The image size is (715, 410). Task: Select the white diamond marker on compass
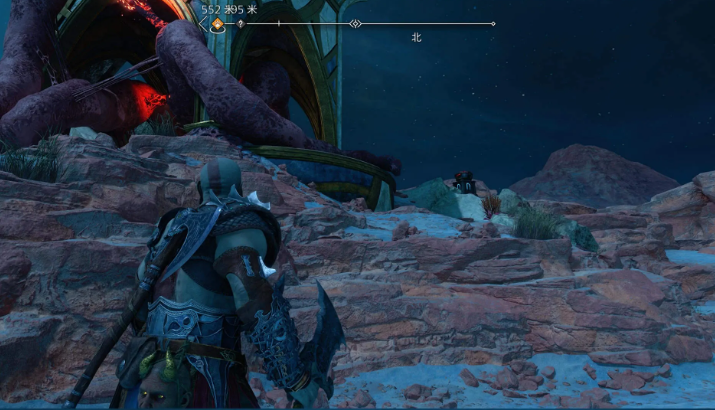pos(355,23)
